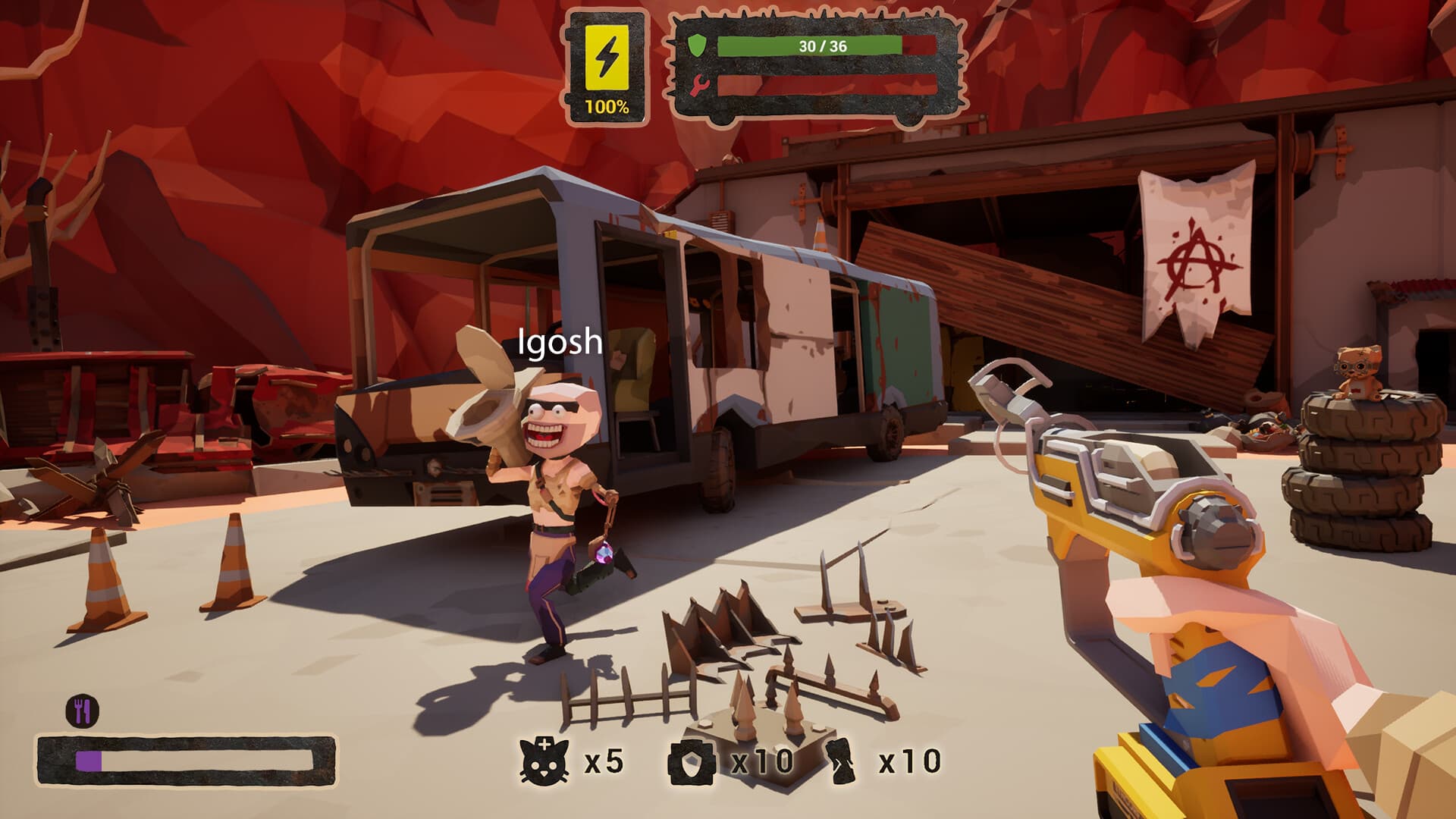Click the red wrench repair icon
The width and height of the screenshot is (1456, 819).
pyautogui.click(x=699, y=86)
